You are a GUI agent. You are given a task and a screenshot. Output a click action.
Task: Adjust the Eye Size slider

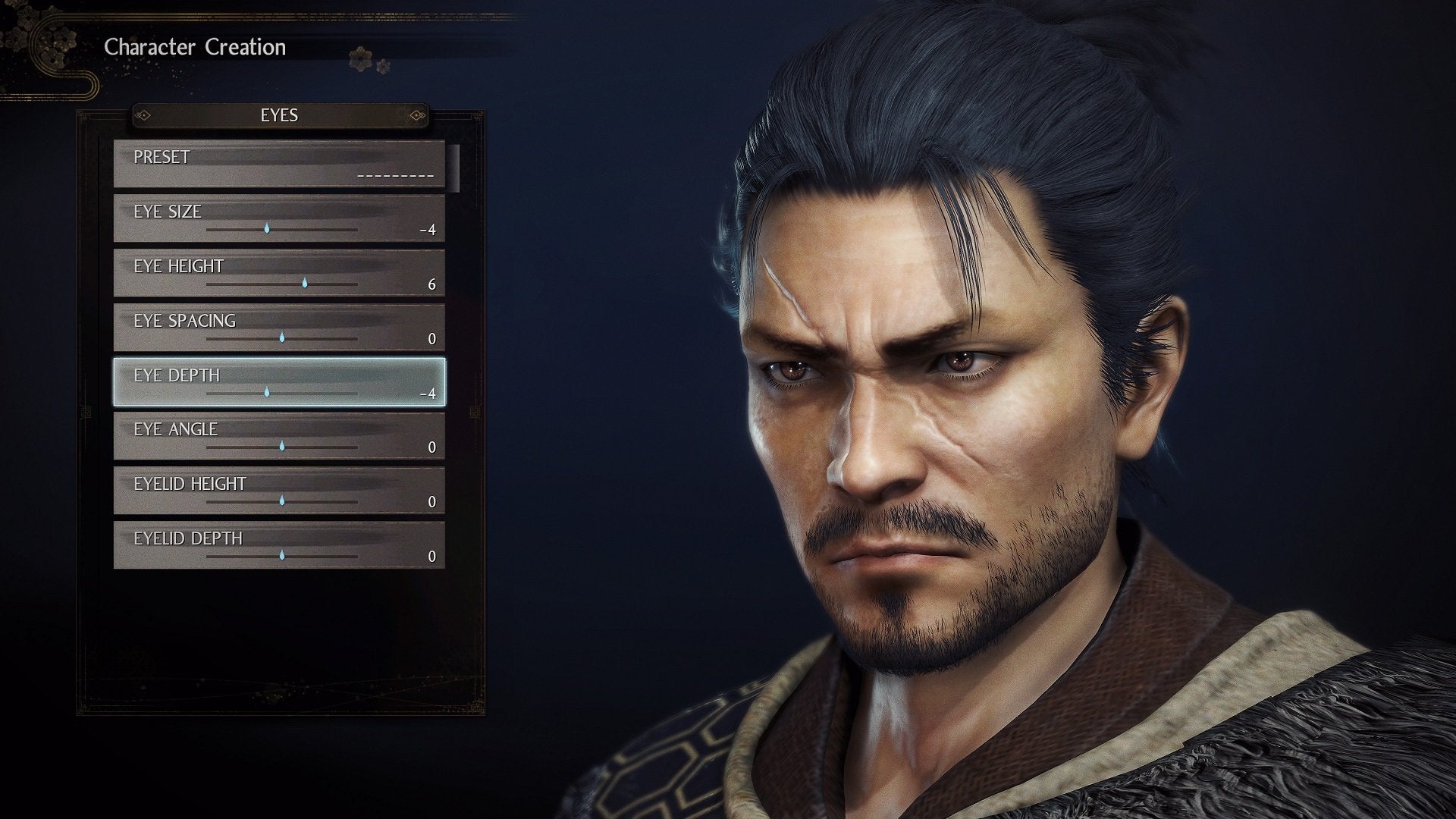[267, 228]
